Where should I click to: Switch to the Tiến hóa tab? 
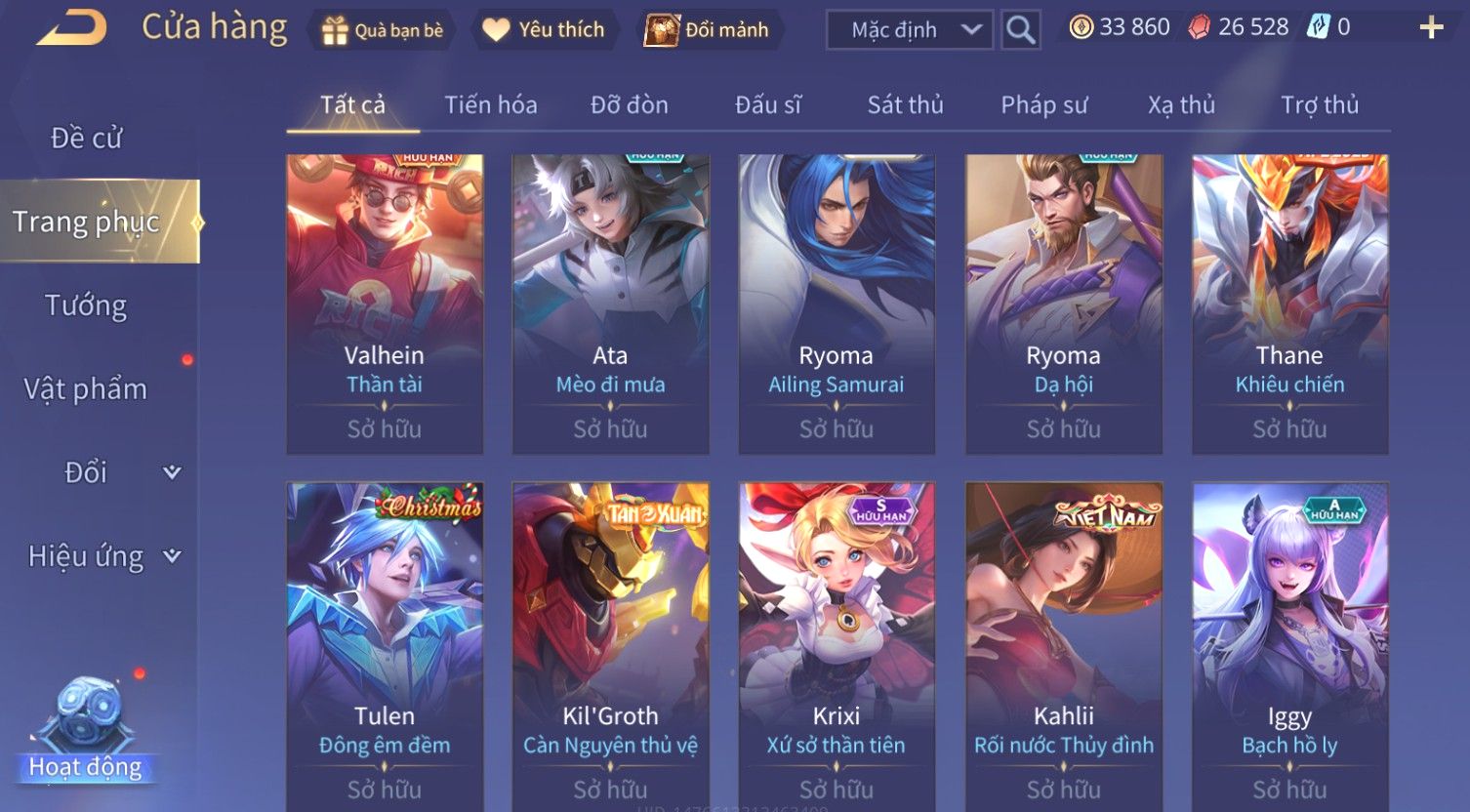(x=491, y=104)
